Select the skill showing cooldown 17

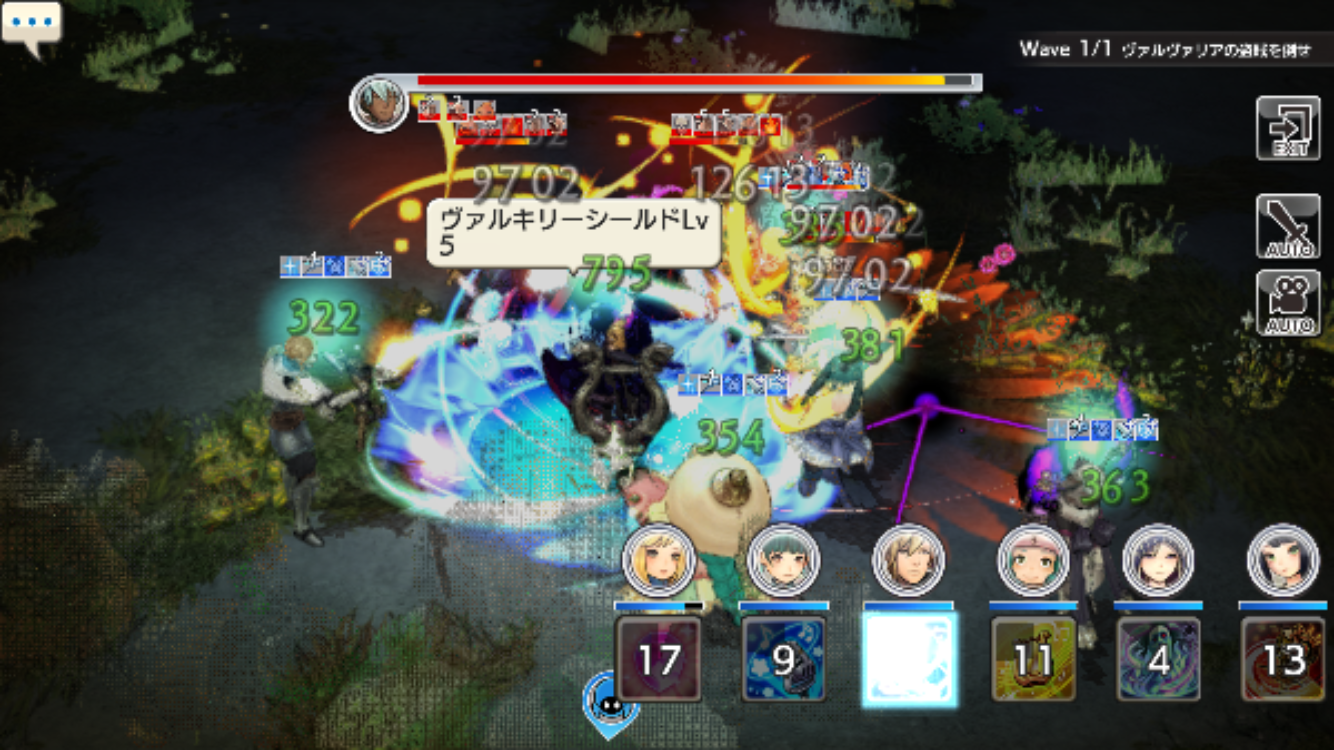[x=658, y=659]
